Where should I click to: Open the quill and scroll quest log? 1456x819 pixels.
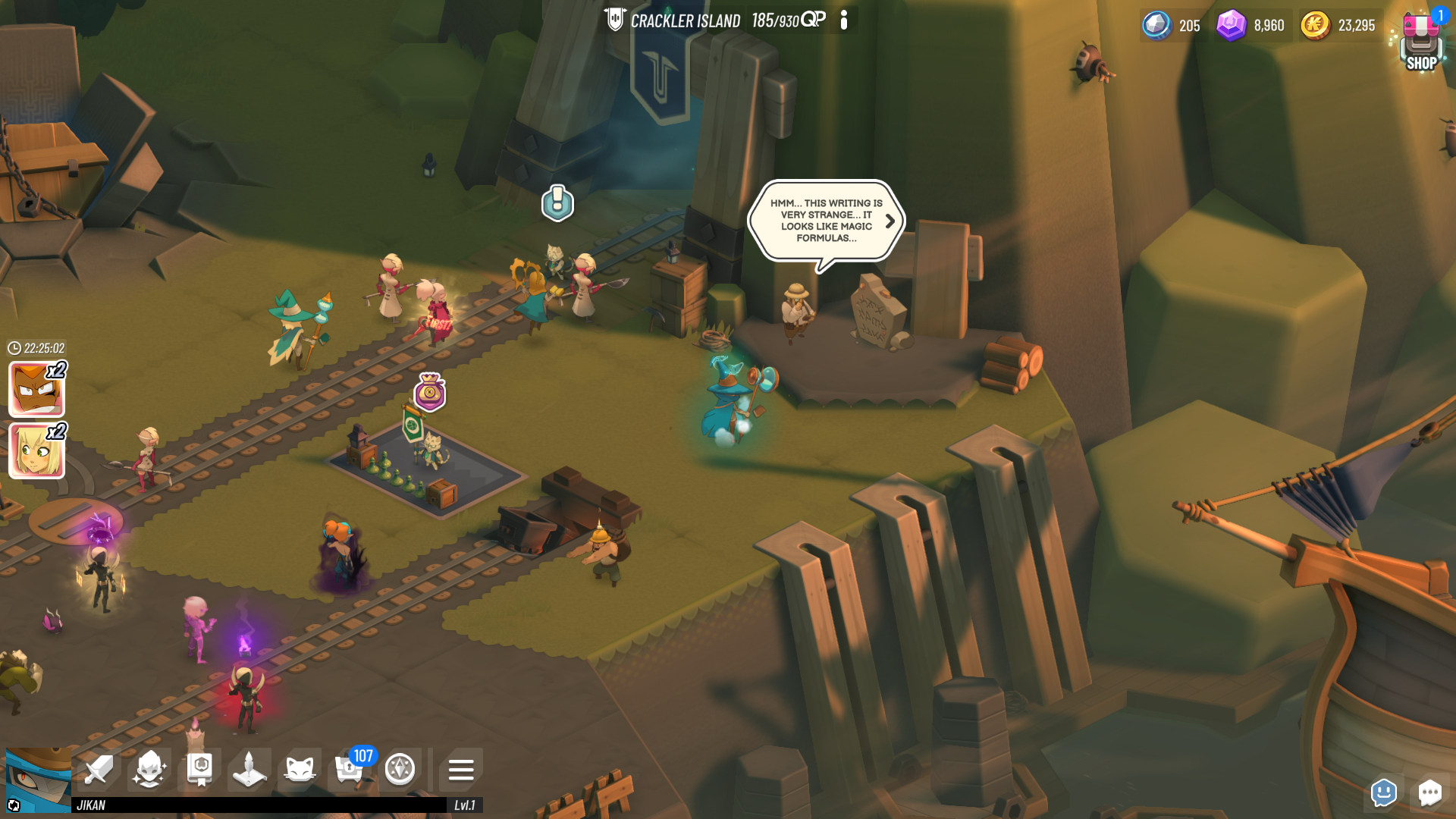tap(249, 770)
